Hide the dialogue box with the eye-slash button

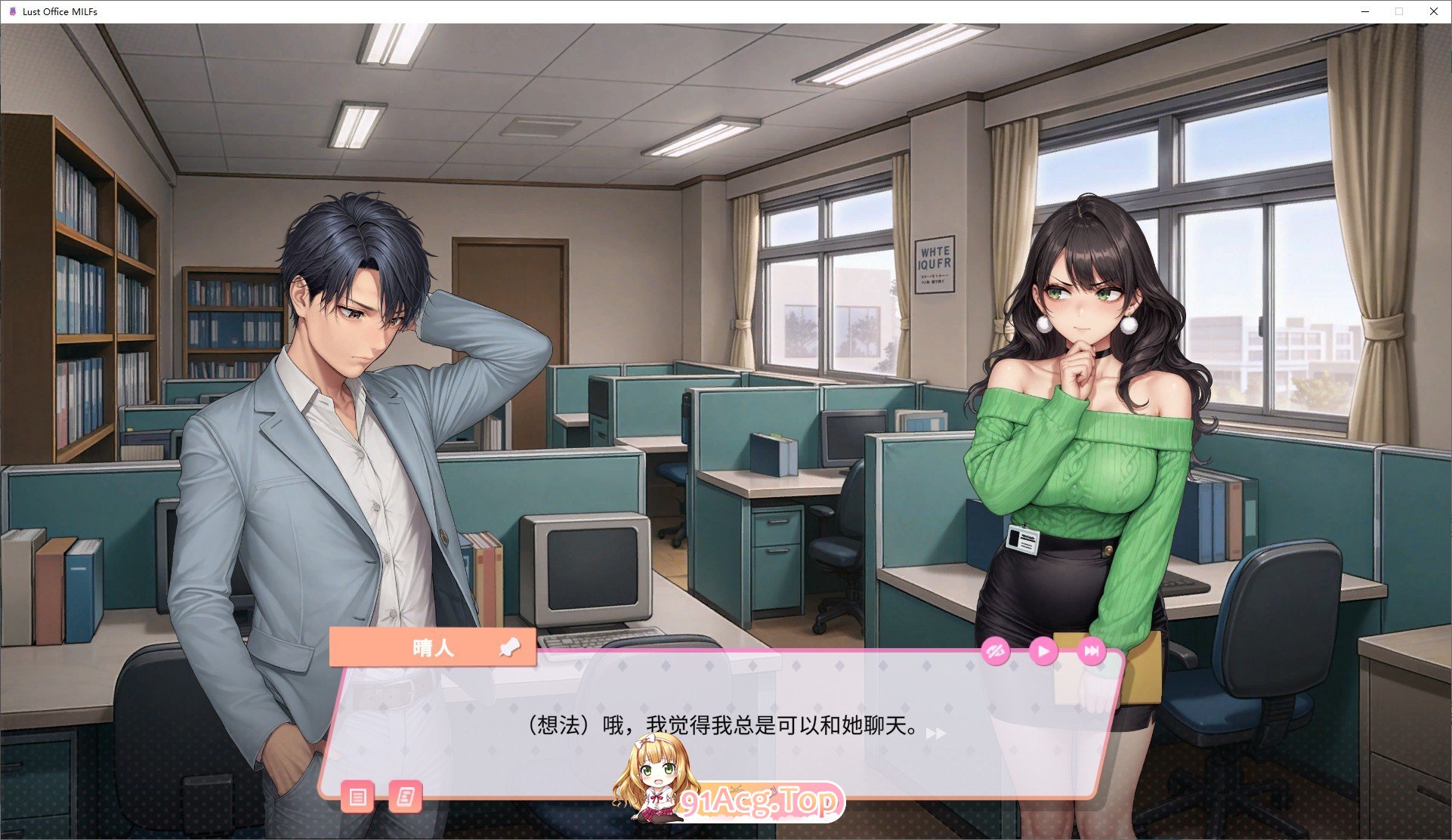(996, 651)
